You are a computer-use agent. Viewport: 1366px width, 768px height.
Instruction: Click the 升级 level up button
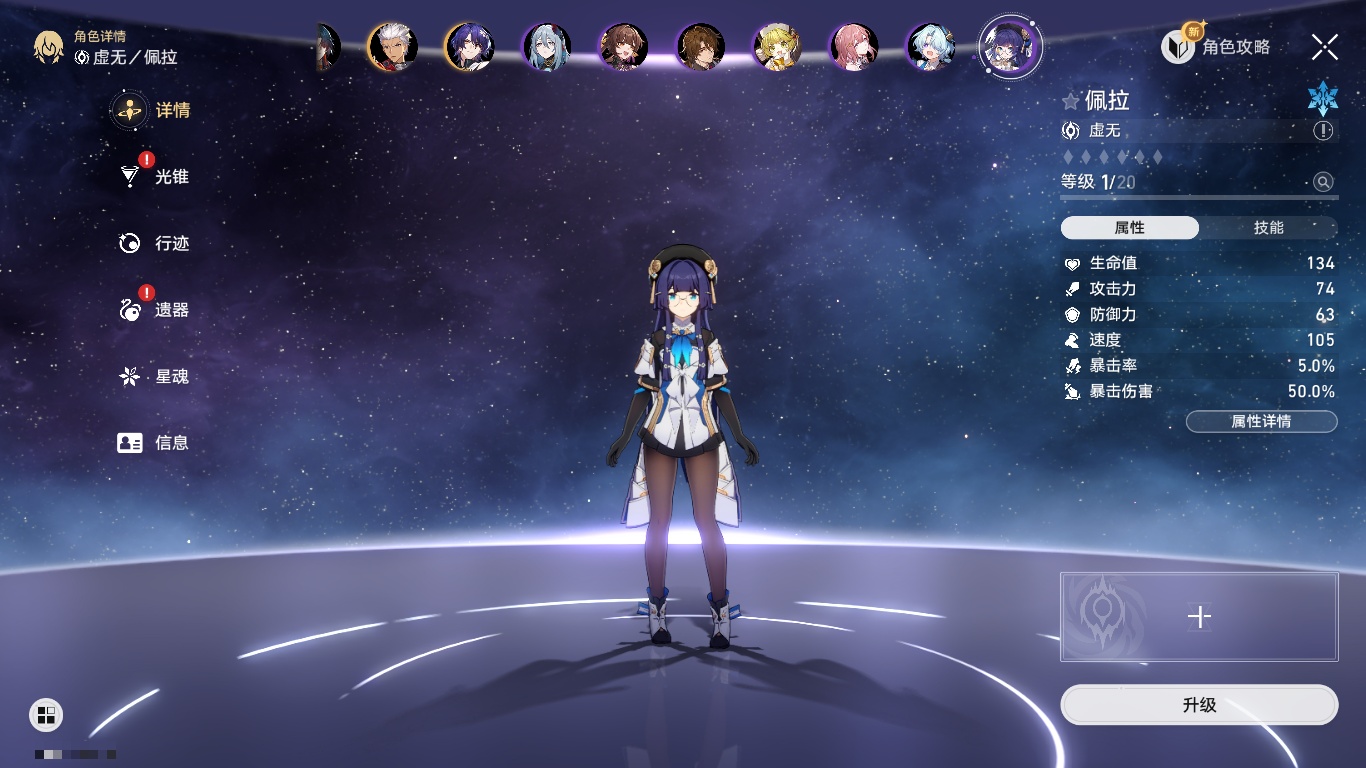coord(1199,705)
